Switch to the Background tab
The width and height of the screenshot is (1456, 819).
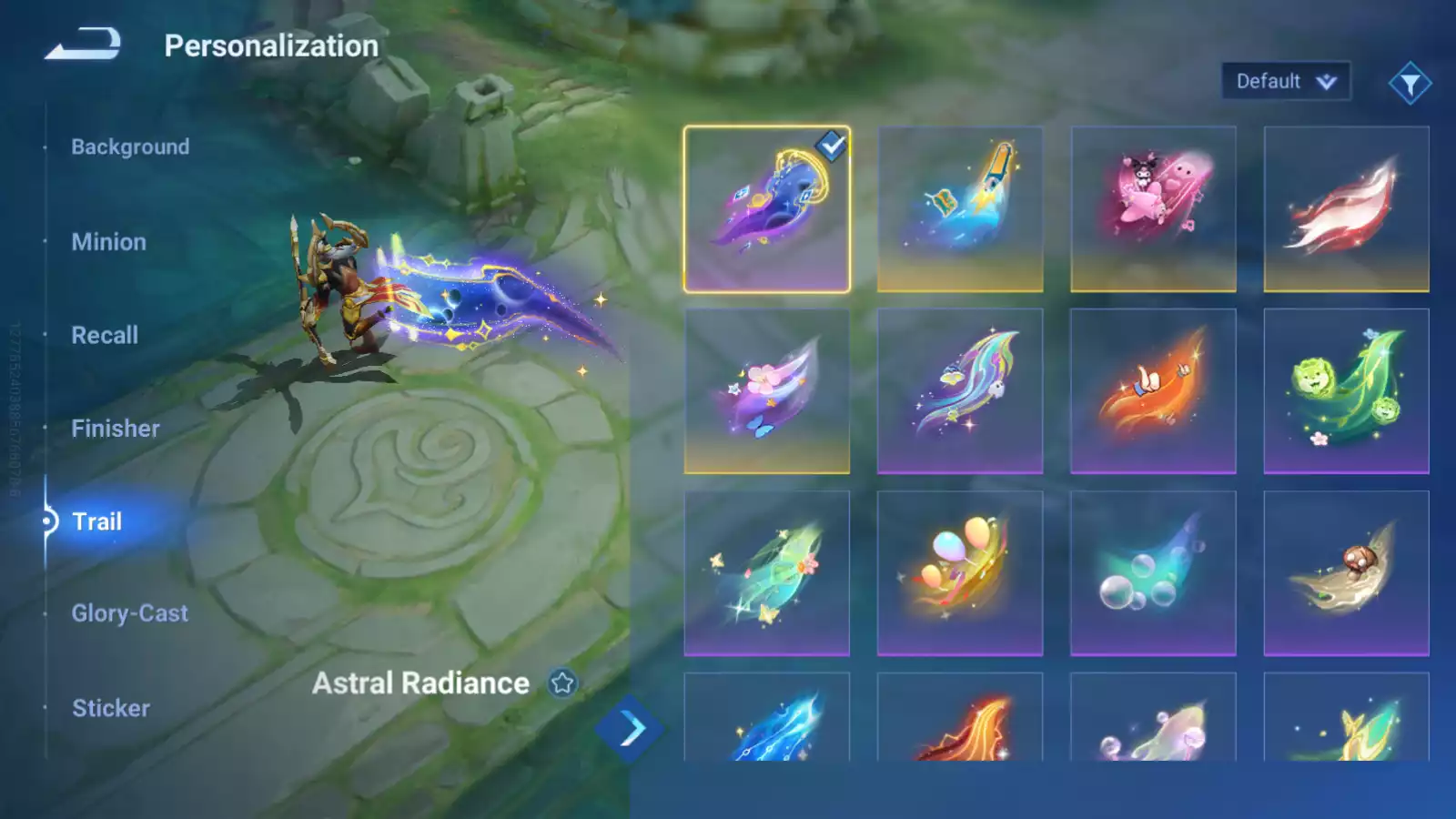pos(130,147)
